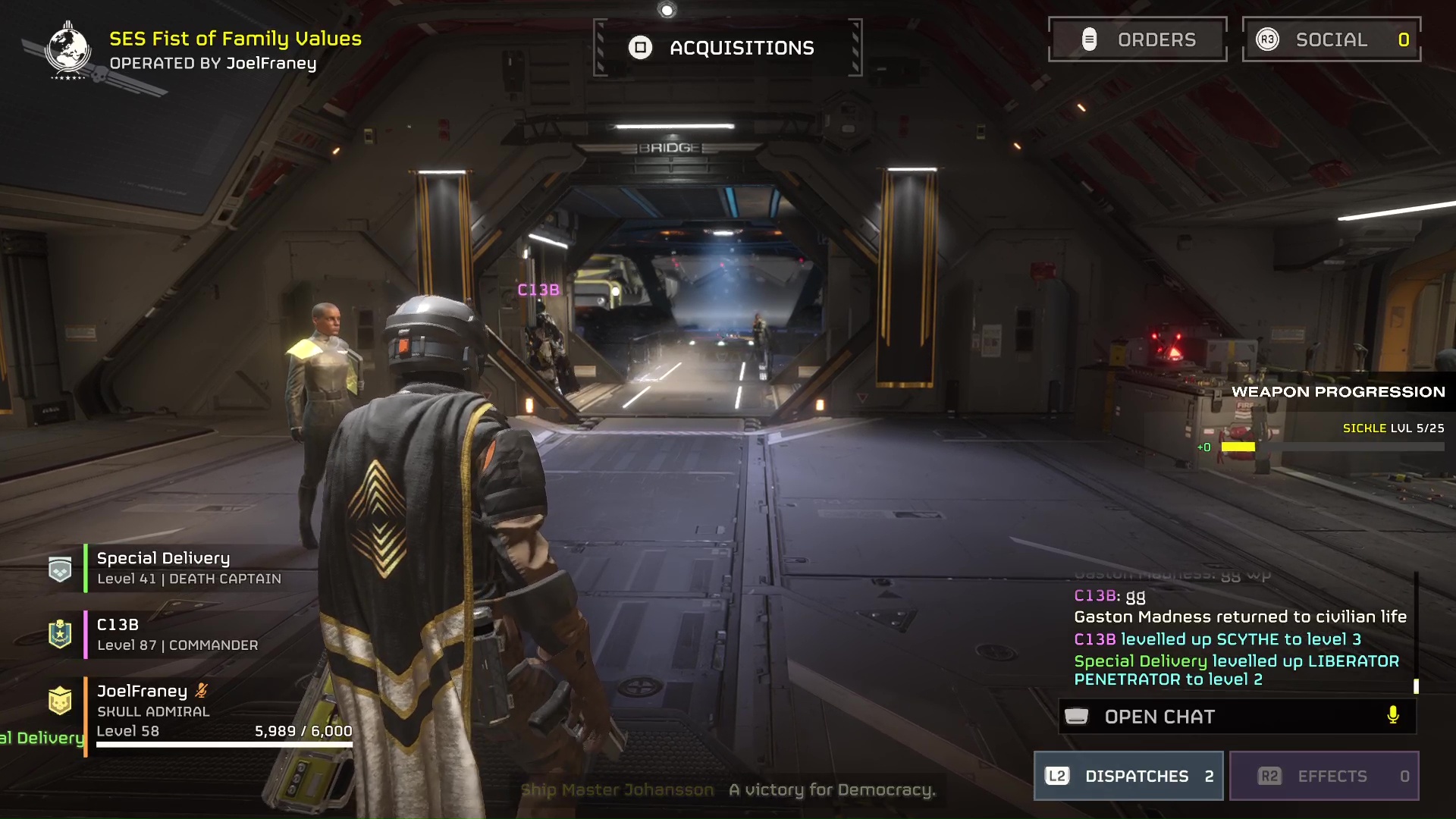The image size is (1456, 819).
Task: Open the Orders panel
Action: (x=1137, y=39)
